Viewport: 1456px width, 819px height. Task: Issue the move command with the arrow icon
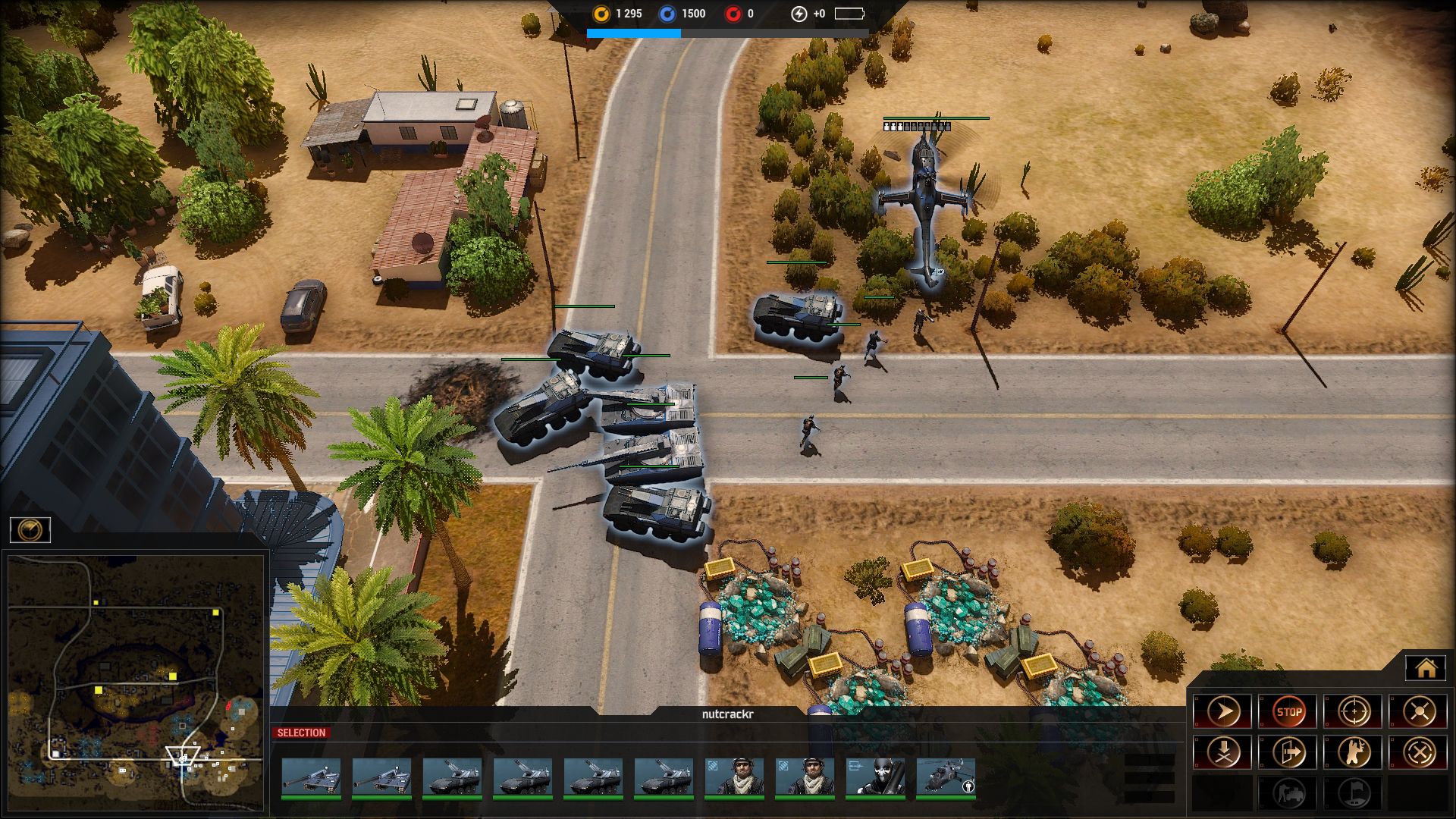click(x=1223, y=711)
